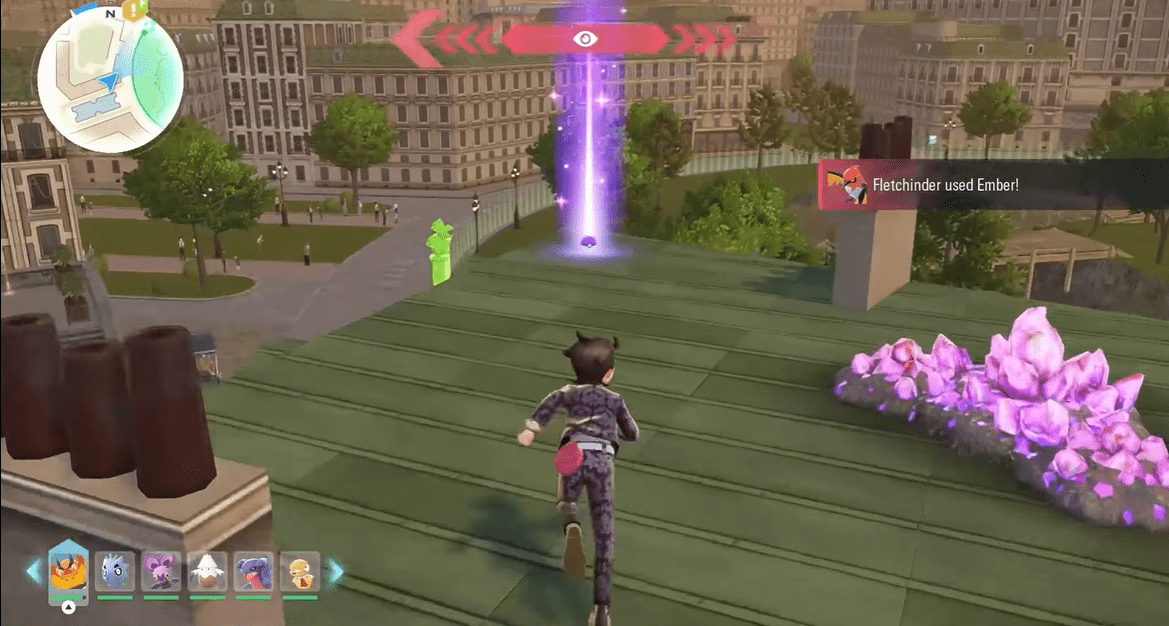Switch to the purple Noibat party slot

pyautogui.click(x=161, y=572)
